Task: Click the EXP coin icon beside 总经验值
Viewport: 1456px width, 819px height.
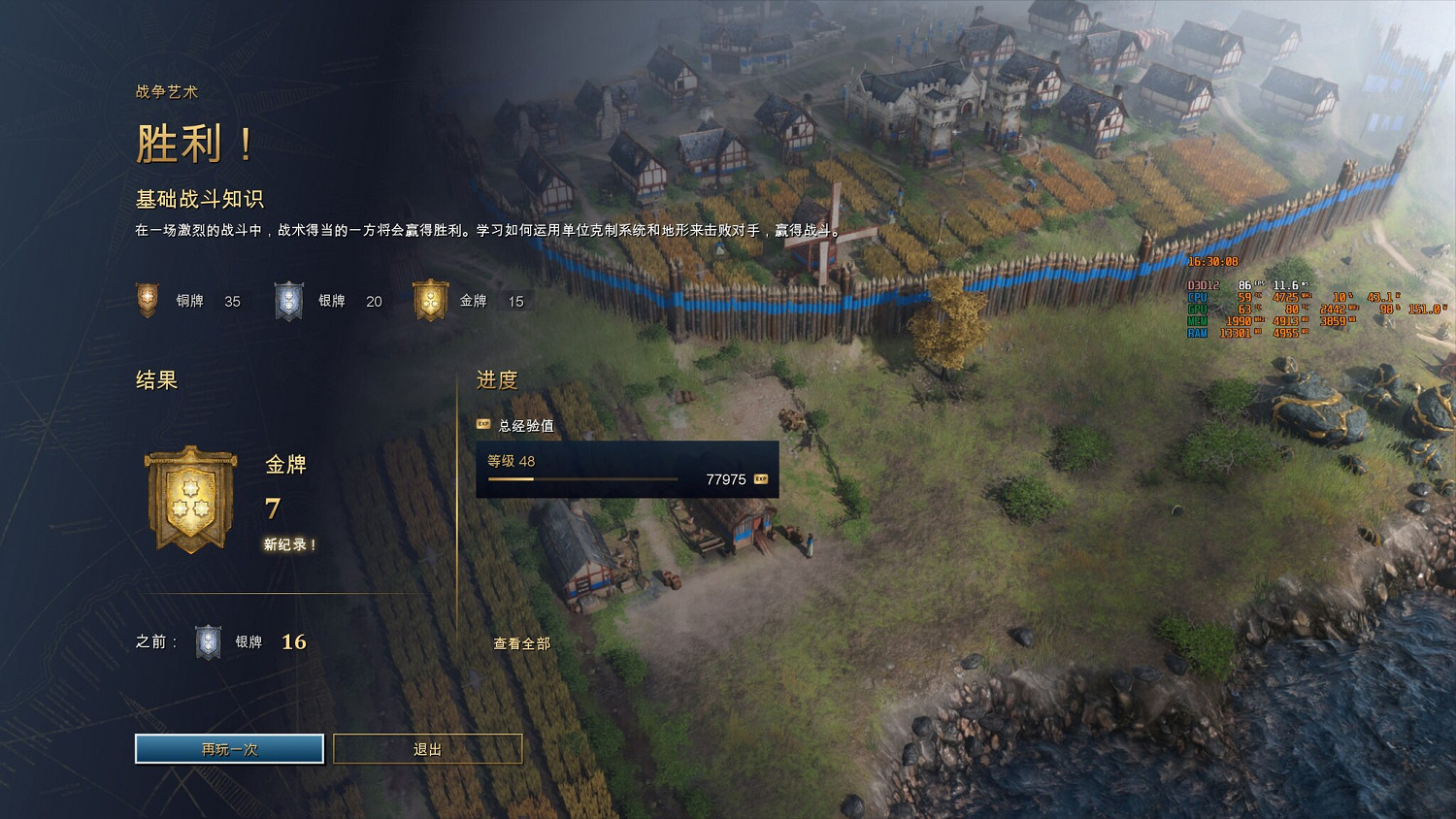Action: tap(482, 424)
